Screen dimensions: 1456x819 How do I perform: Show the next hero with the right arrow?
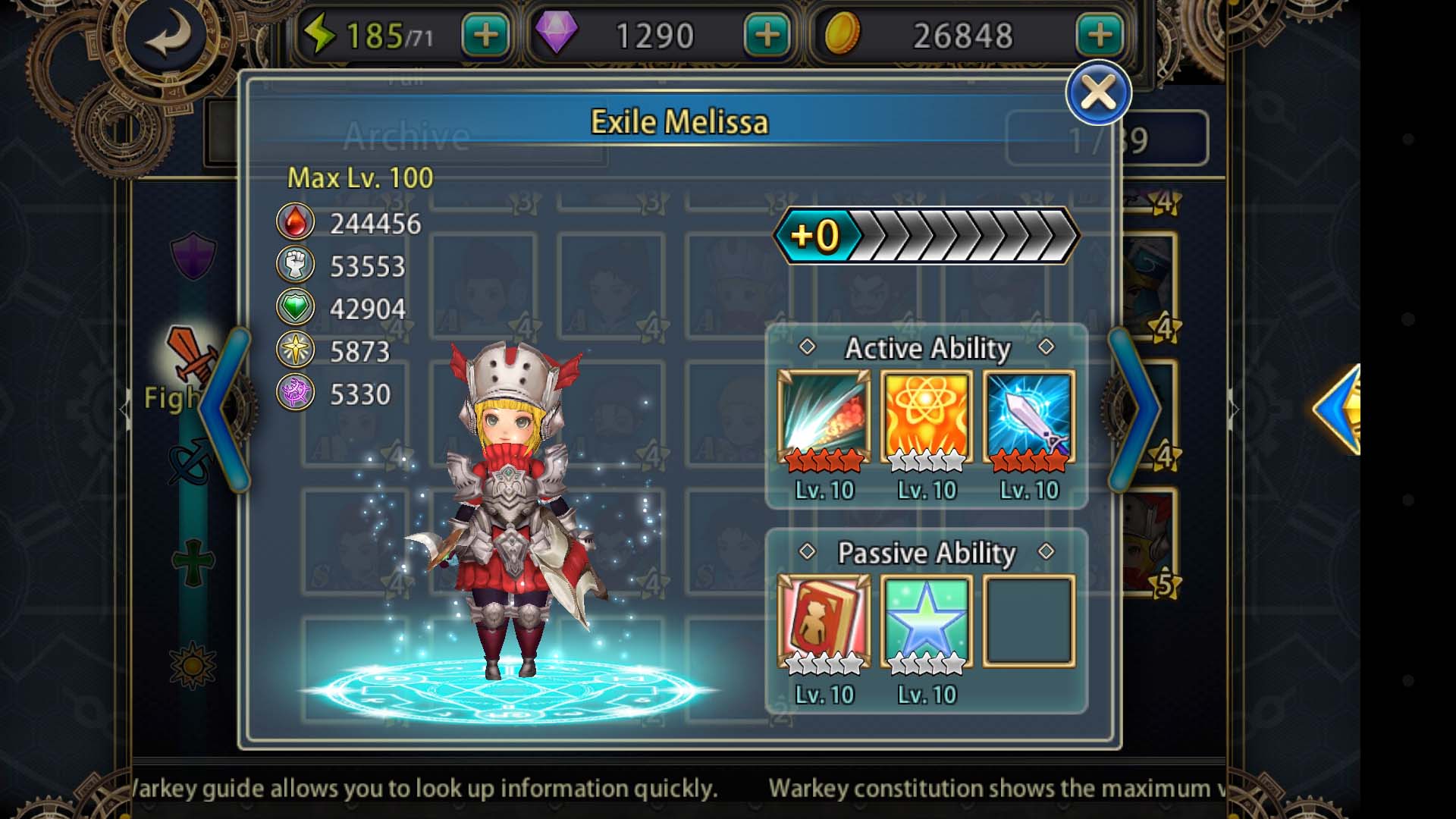pyautogui.click(x=1134, y=409)
